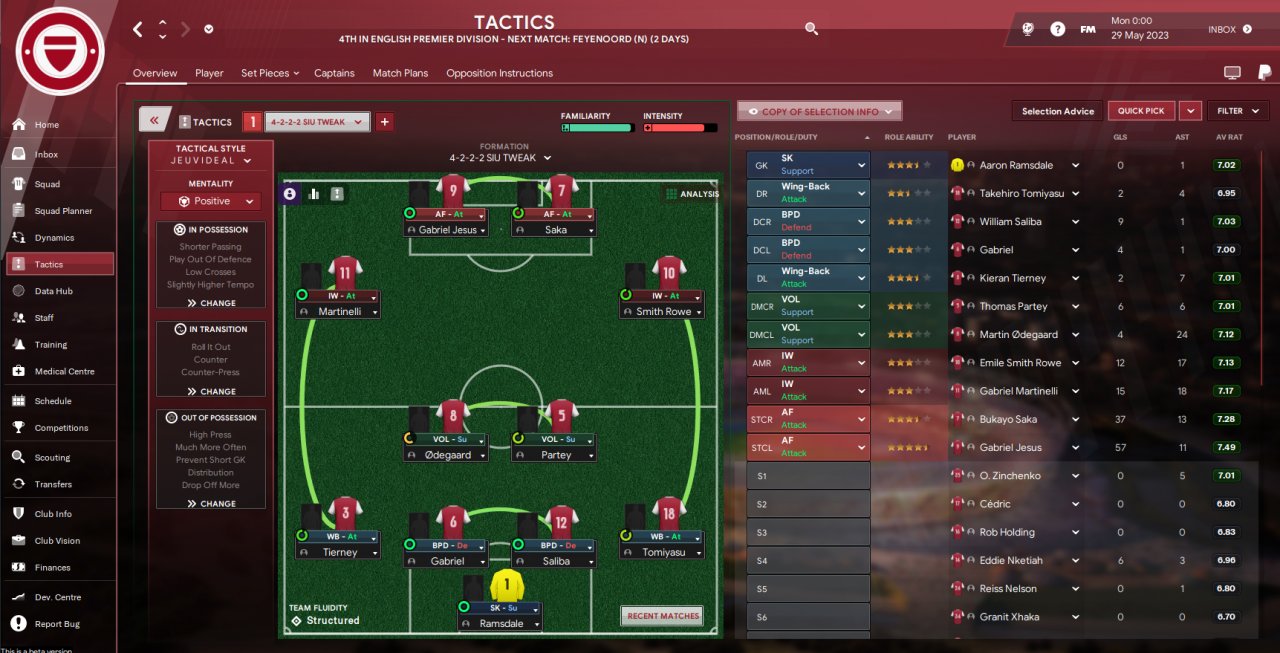Open the Mentality Positive dropdown
1280x653 pixels.
coord(211,201)
